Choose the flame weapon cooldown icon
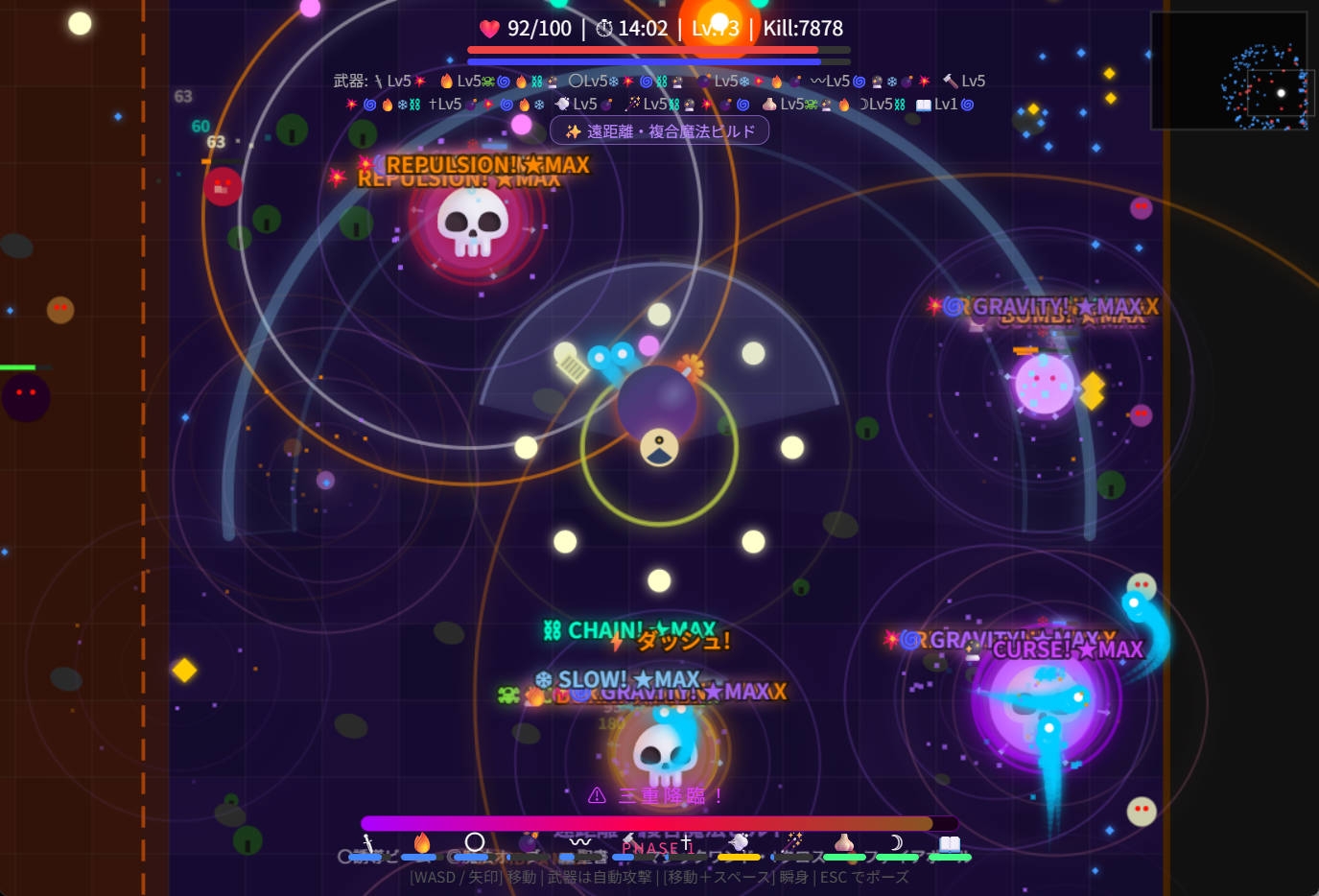 421,842
